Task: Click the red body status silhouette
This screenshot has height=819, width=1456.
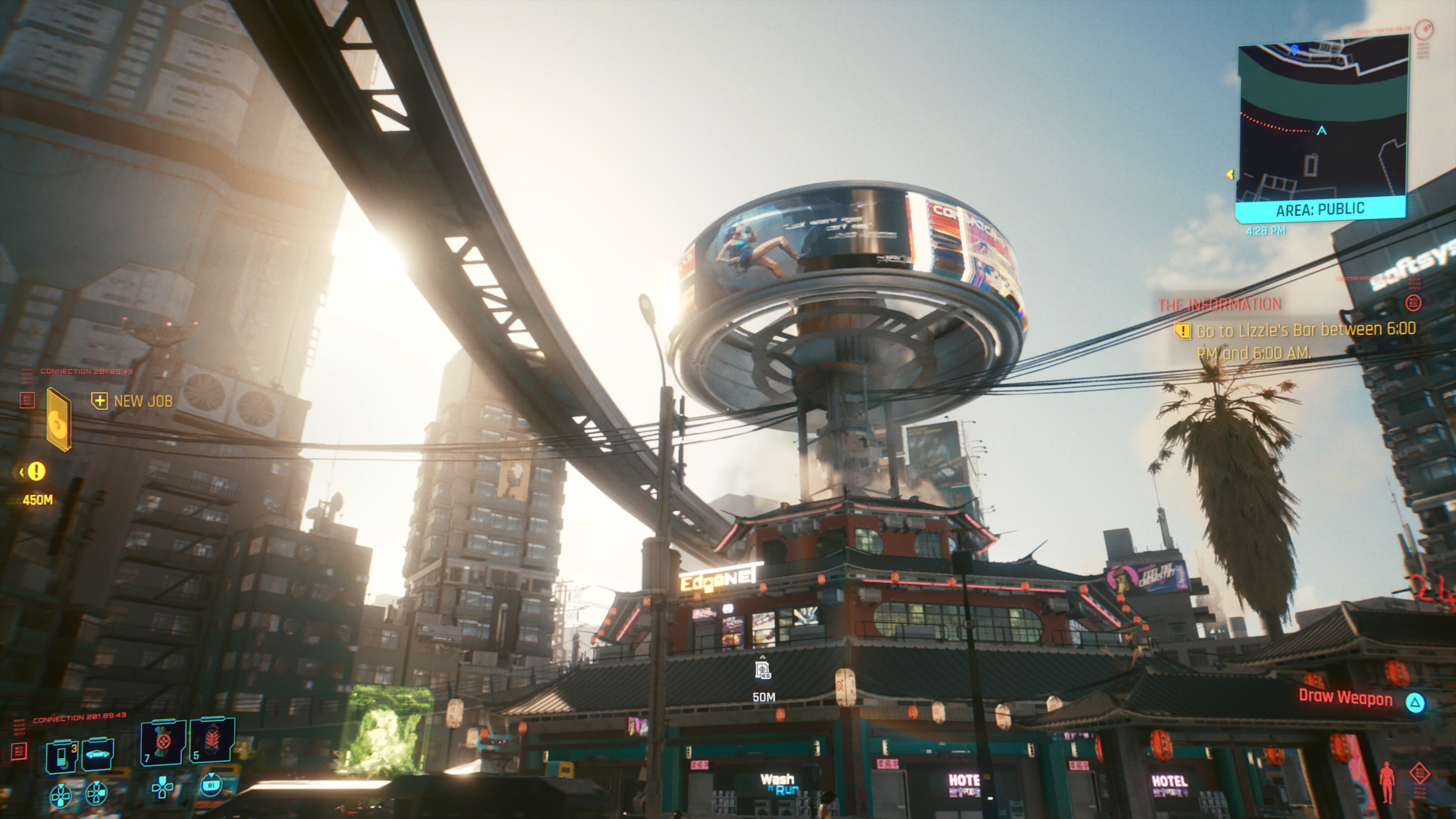Action: [1387, 783]
